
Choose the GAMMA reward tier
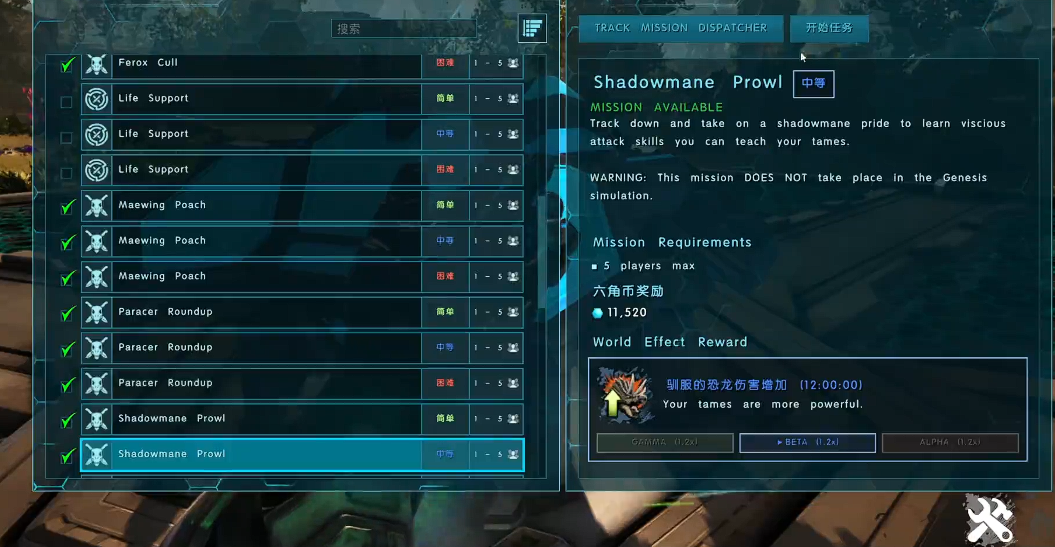tap(665, 442)
